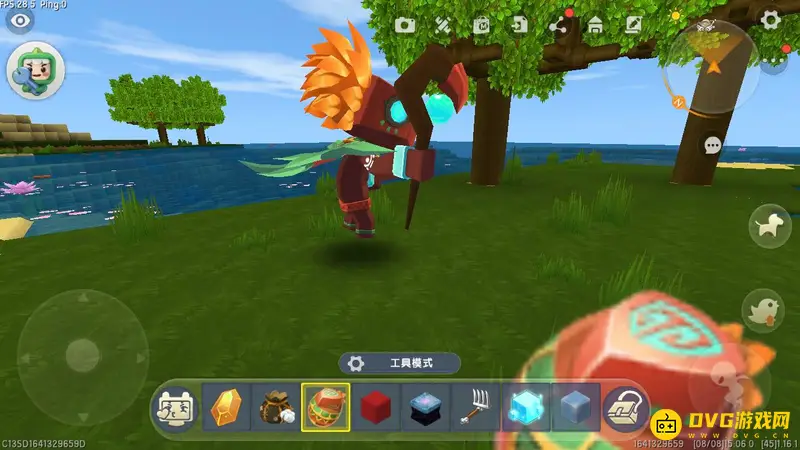
Task: Select the orange crystal hotbar slot
Action: [225, 408]
